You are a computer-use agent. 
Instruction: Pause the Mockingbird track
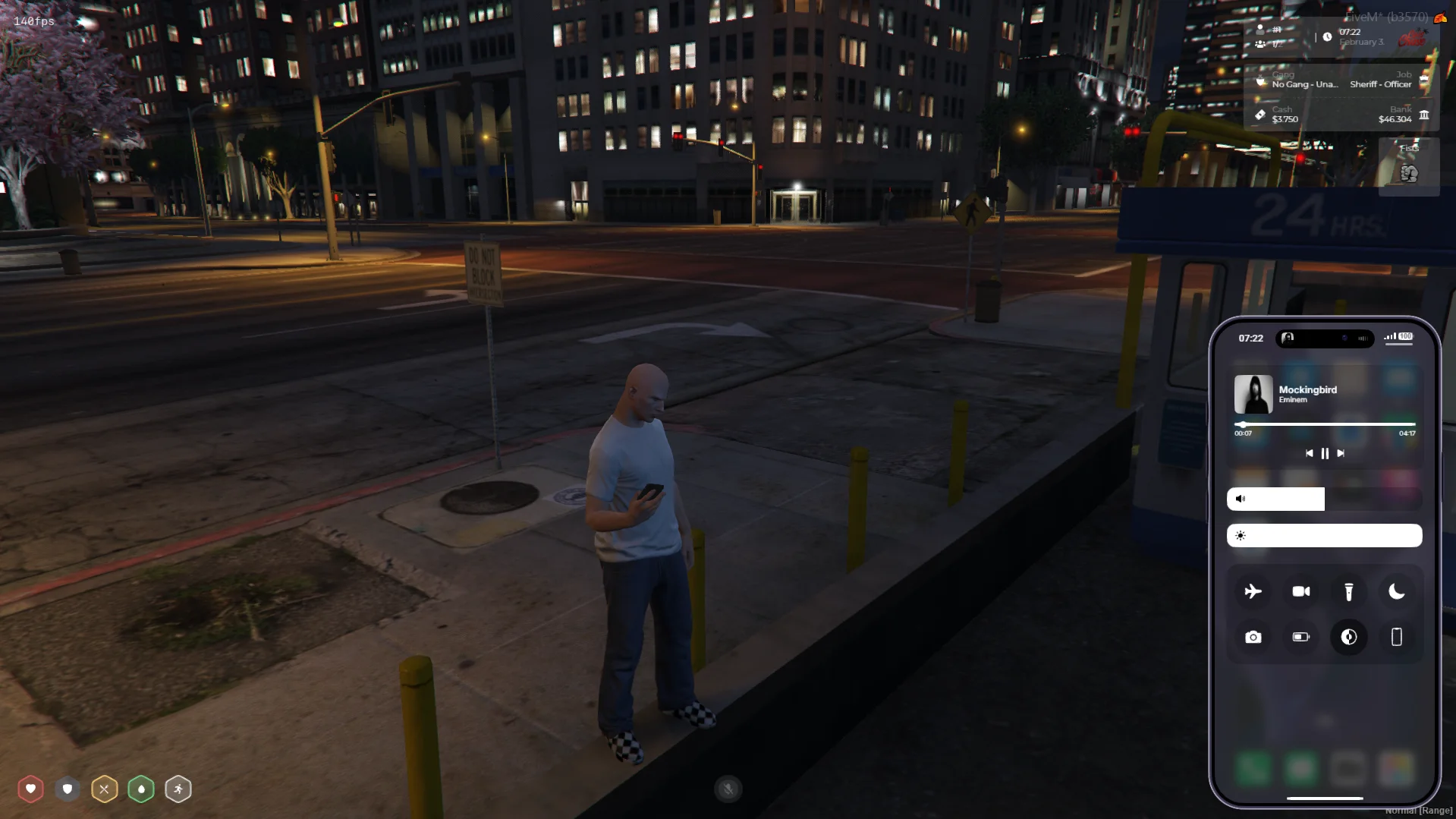pyautogui.click(x=1325, y=453)
